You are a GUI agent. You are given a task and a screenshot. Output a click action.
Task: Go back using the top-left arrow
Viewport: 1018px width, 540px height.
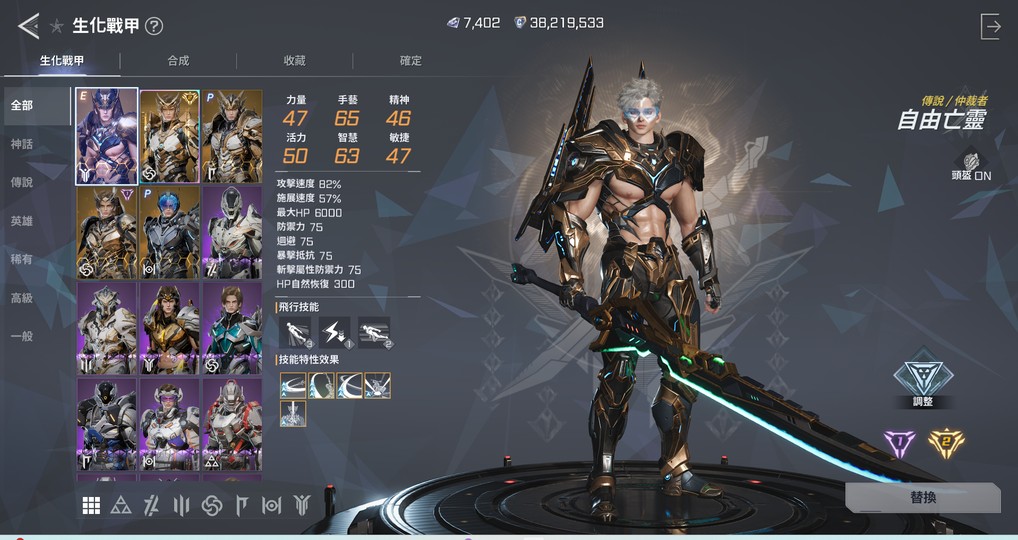pyautogui.click(x=28, y=26)
